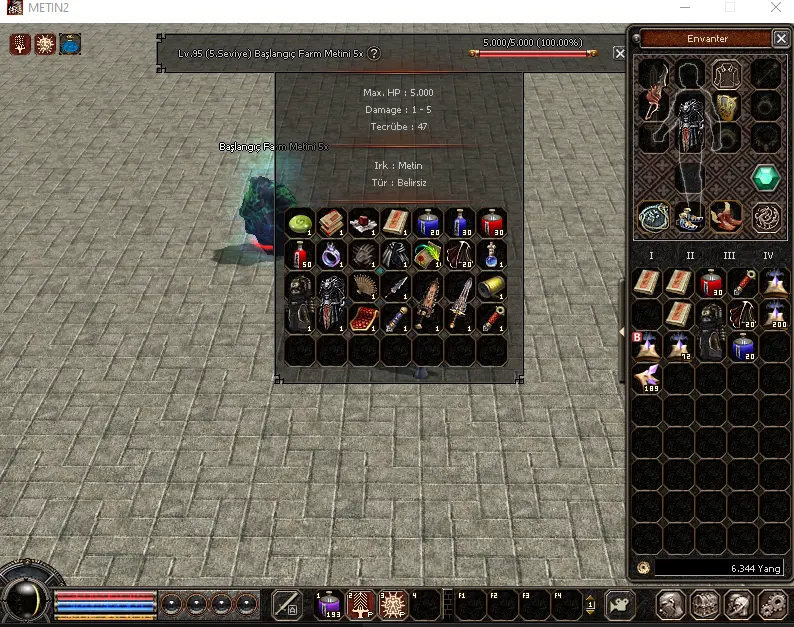Select the purple ring in drop list
This screenshot has height=627, width=794.
coord(331,254)
